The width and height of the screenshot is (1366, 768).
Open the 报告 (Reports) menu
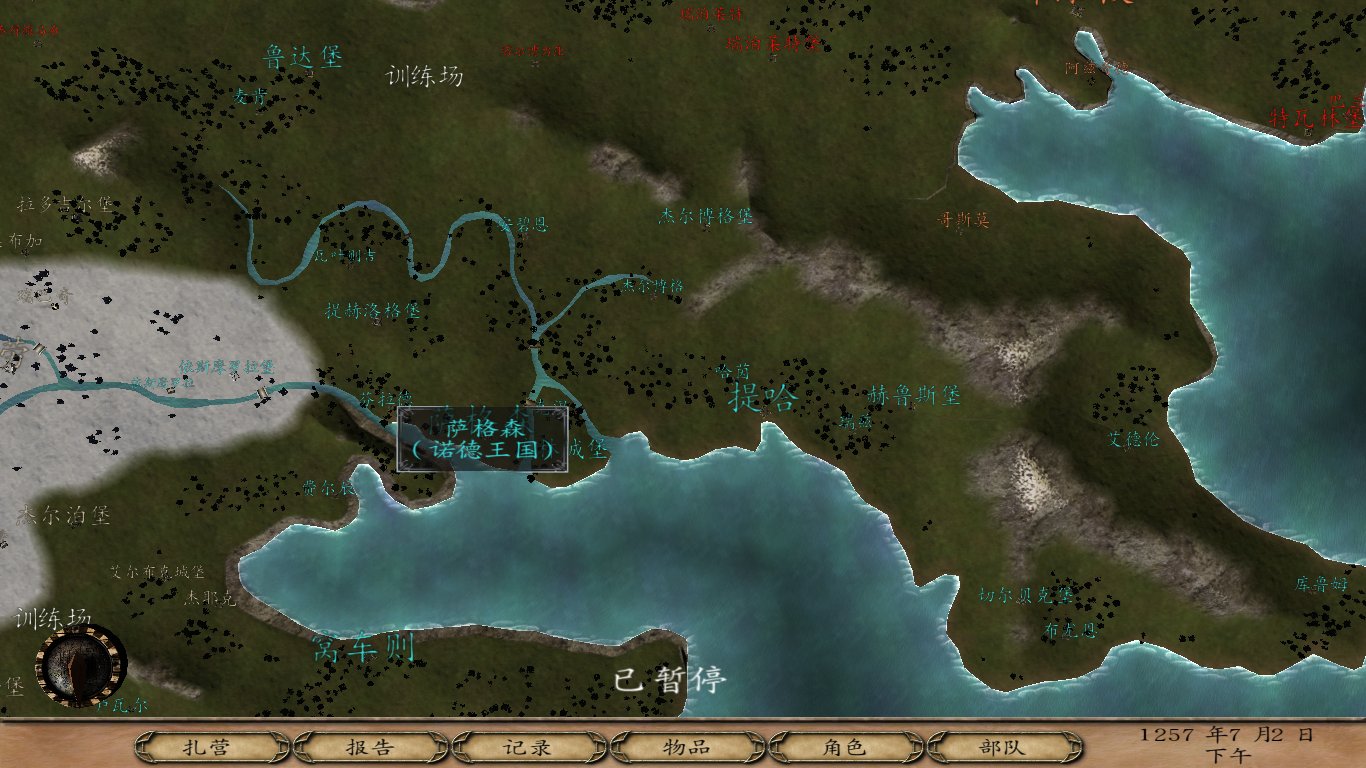coord(372,746)
